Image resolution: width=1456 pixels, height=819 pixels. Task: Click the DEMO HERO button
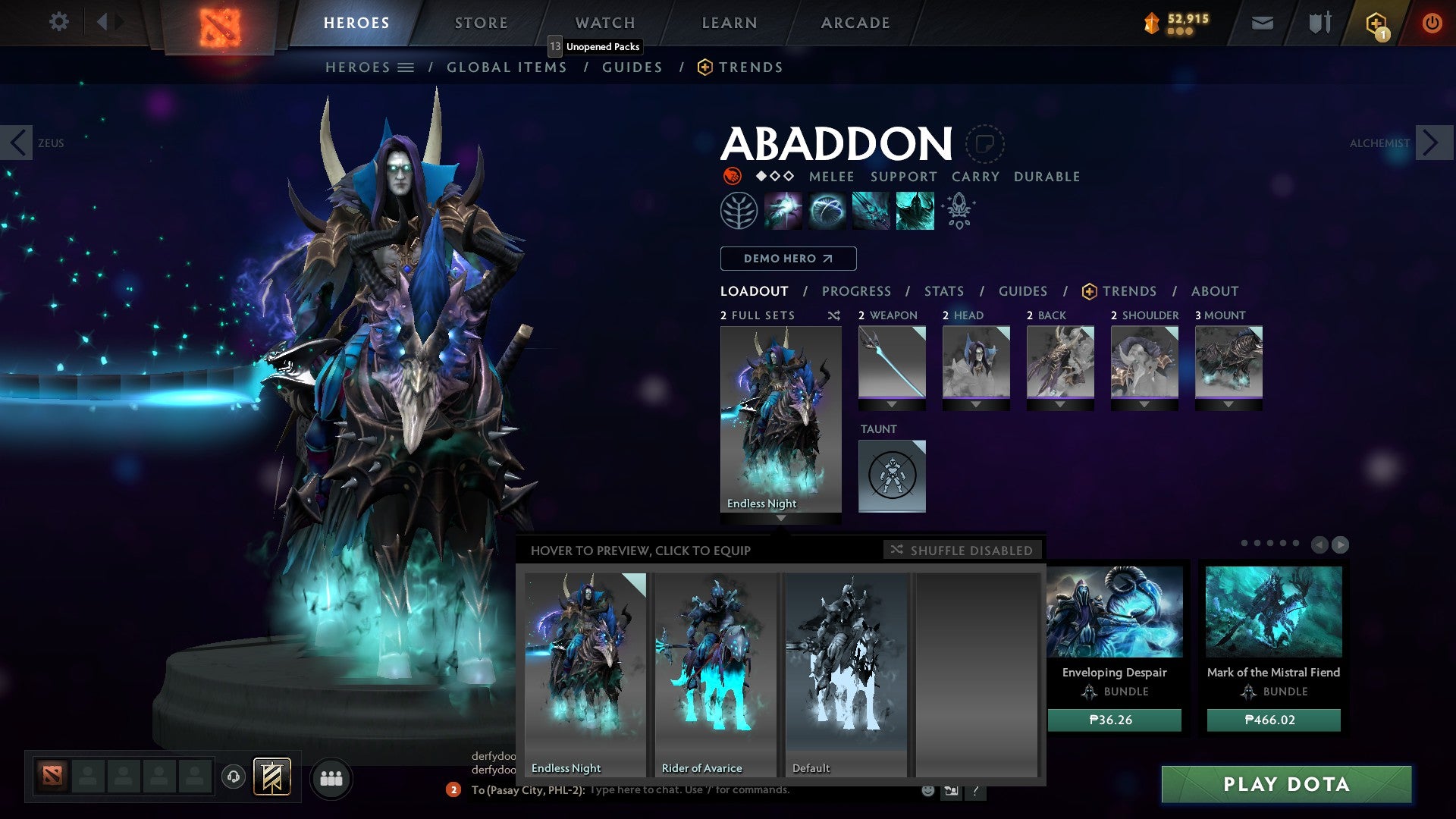point(787,258)
